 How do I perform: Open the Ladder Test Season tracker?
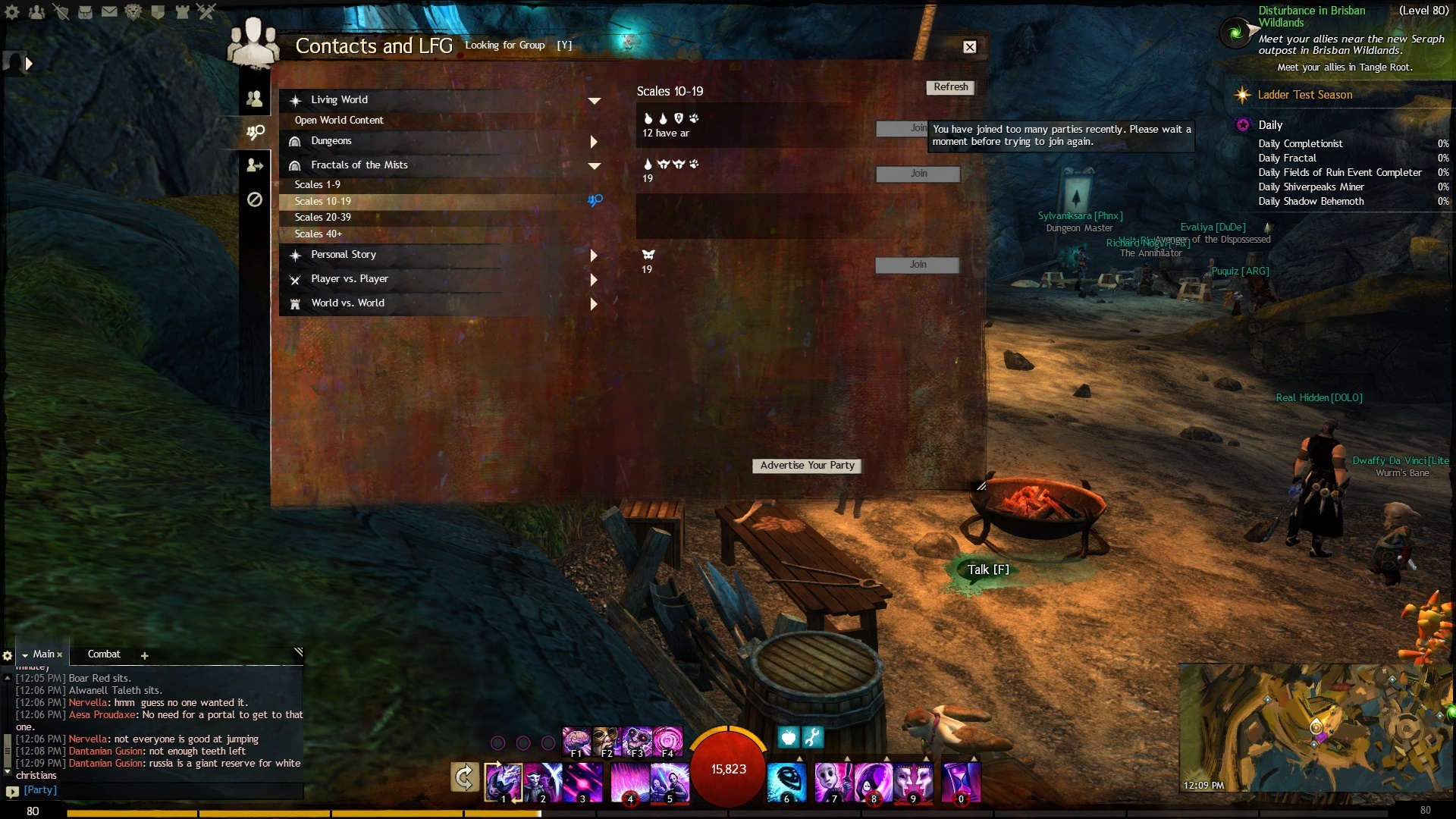point(1304,95)
